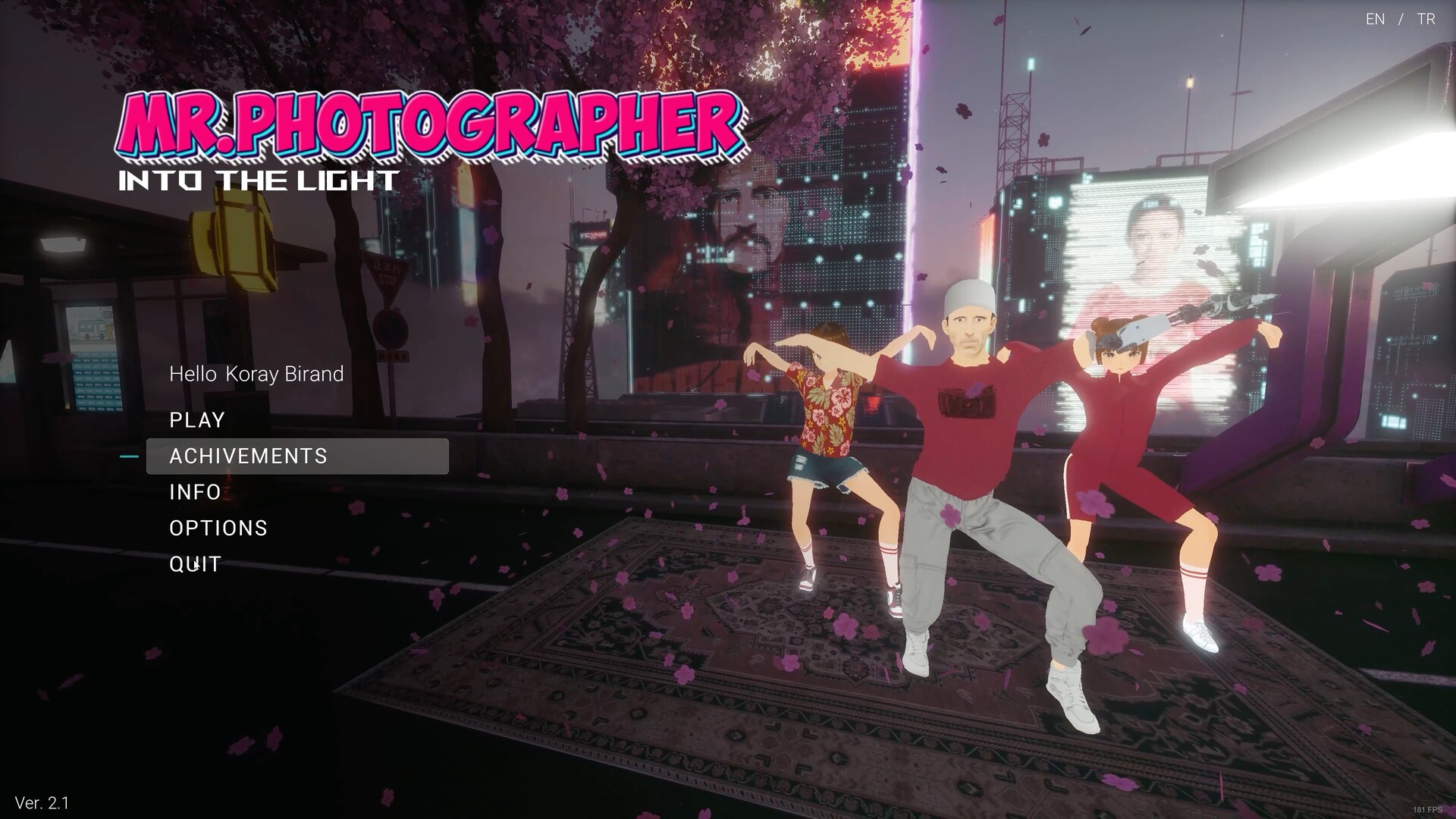Switch language to EN
The width and height of the screenshot is (1456, 819).
[1375, 19]
